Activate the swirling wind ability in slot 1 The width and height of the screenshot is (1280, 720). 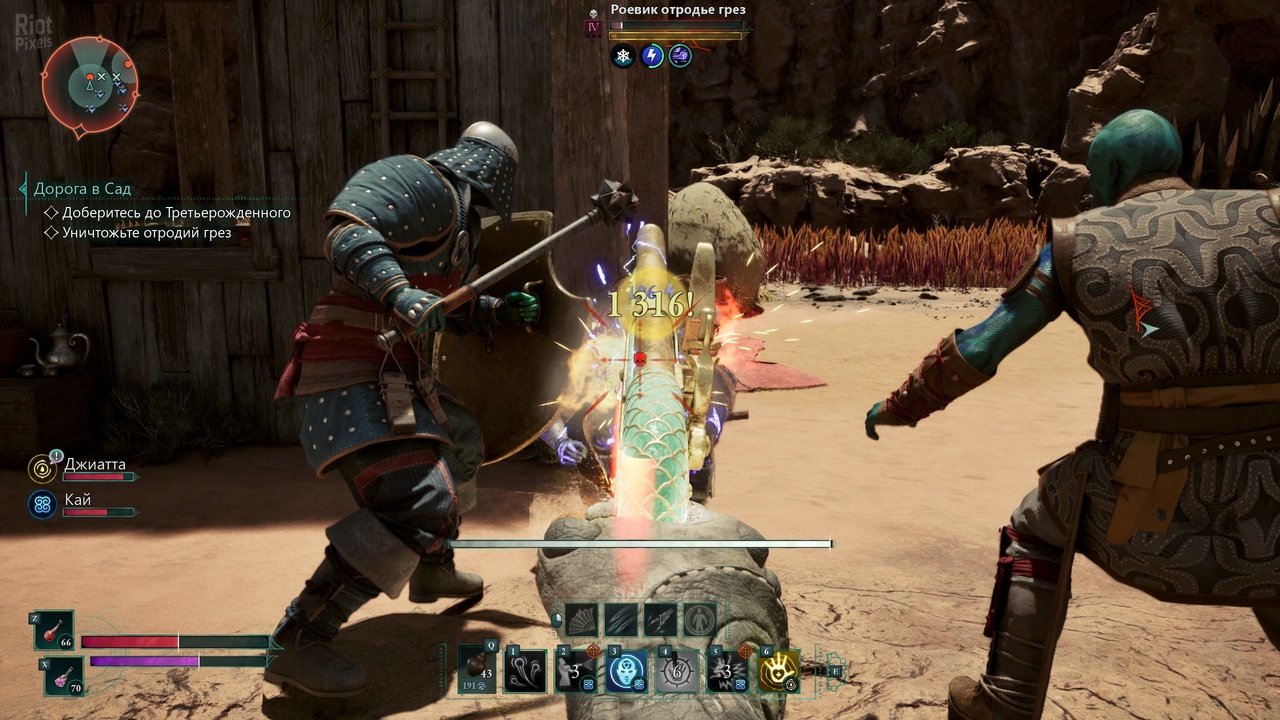(x=526, y=670)
